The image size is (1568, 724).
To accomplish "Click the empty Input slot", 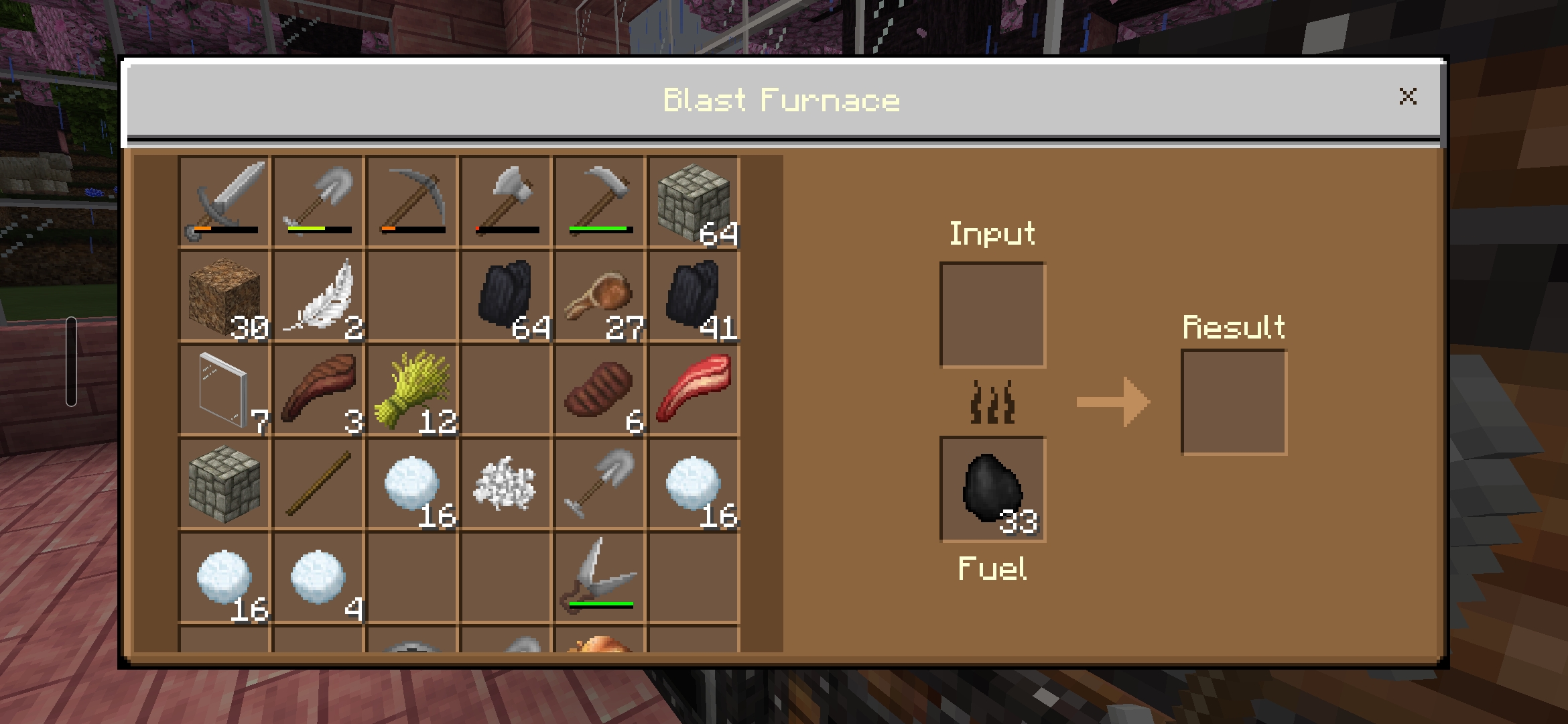I will pos(992,314).
